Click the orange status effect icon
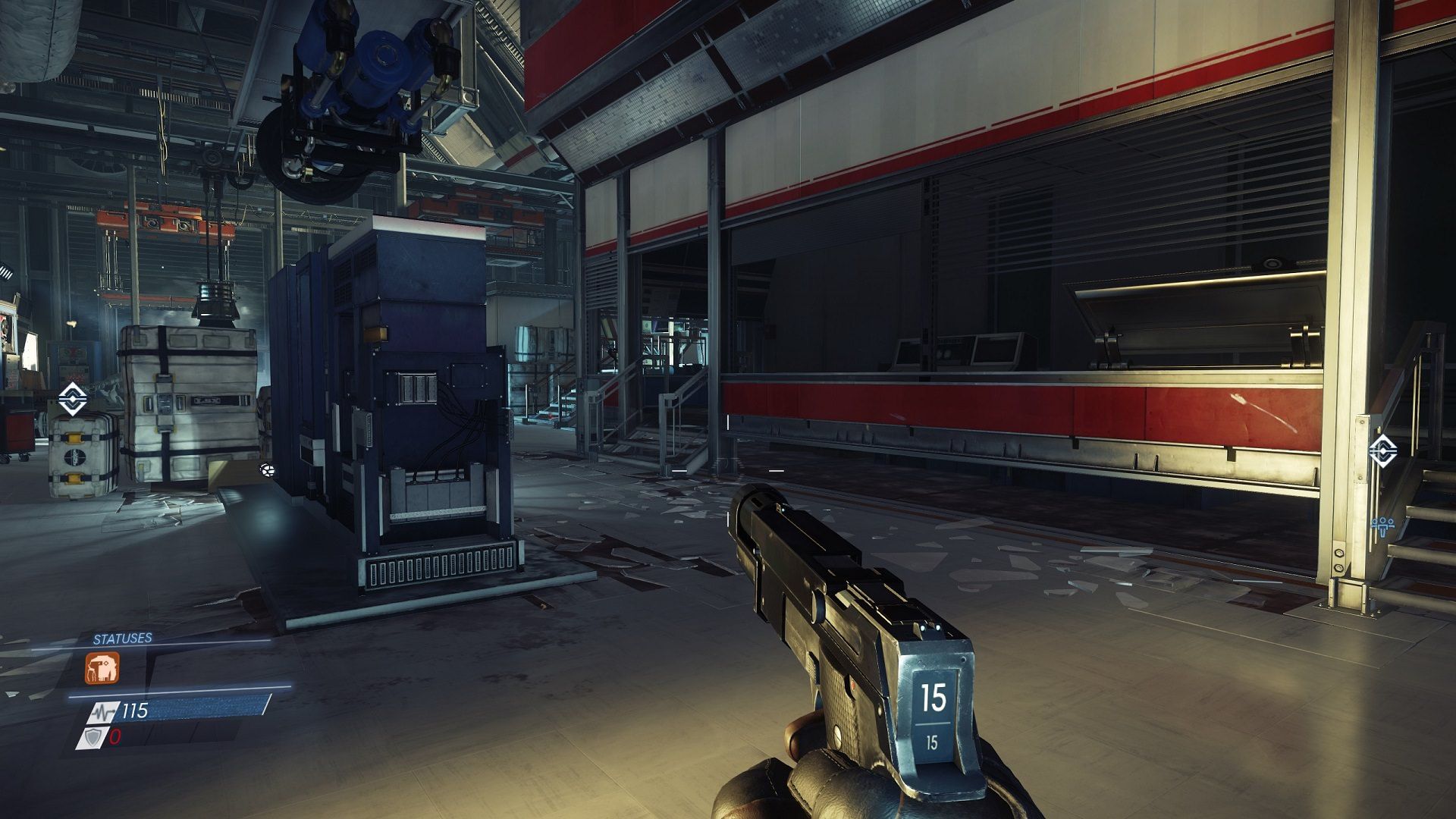This screenshot has width=1456, height=819. (x=102, y=668)
